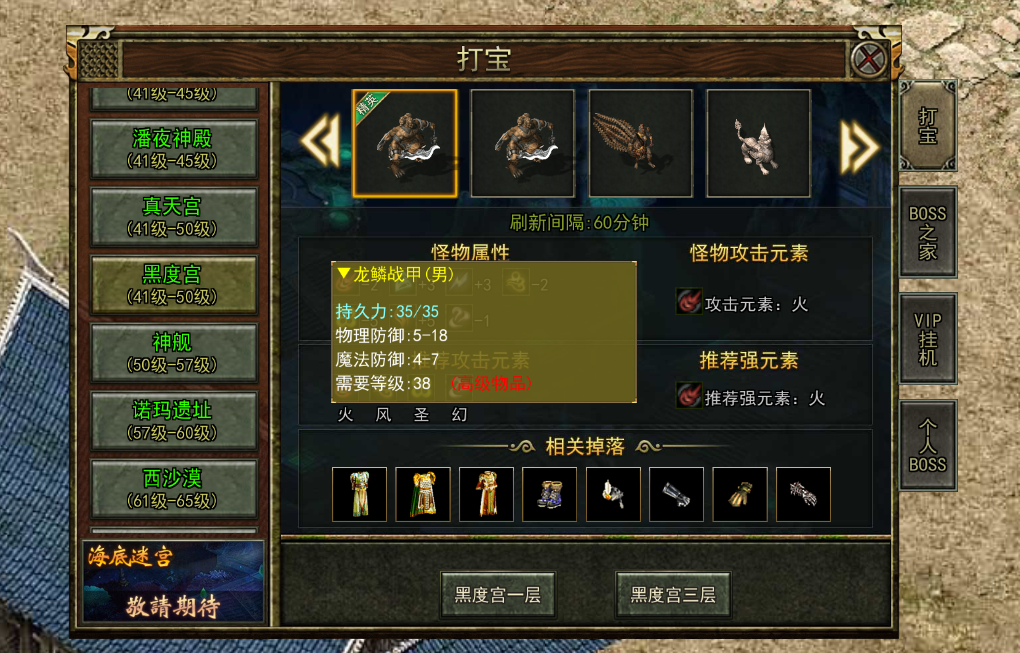Select the centipede monster portrait
Viewport: 1020px width, 653px height.
641,142
